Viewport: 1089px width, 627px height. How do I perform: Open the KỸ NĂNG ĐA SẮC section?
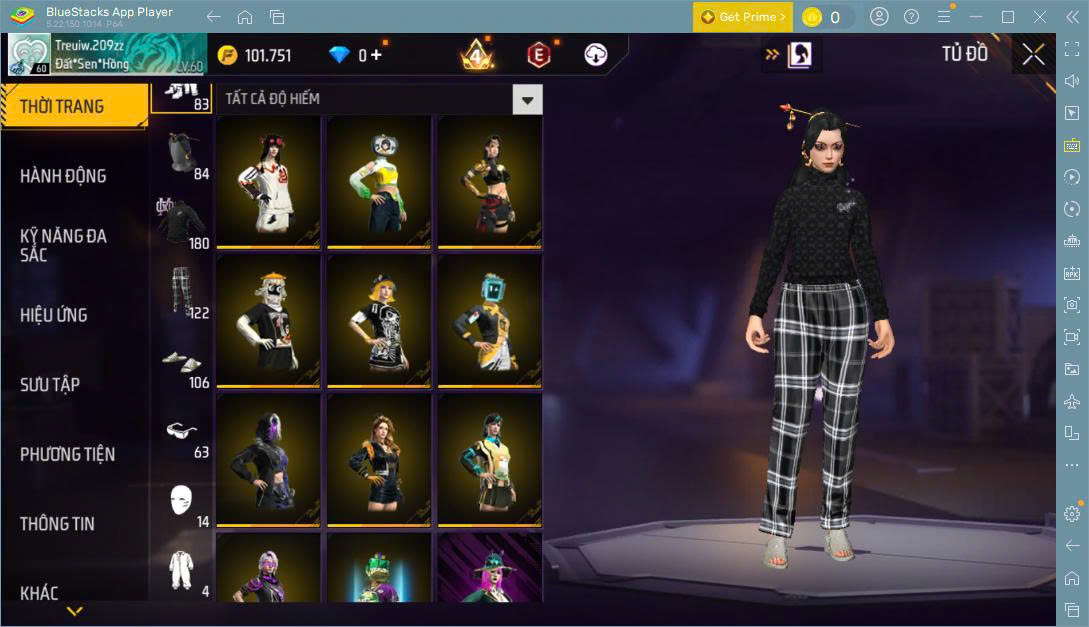click(63, 245)
